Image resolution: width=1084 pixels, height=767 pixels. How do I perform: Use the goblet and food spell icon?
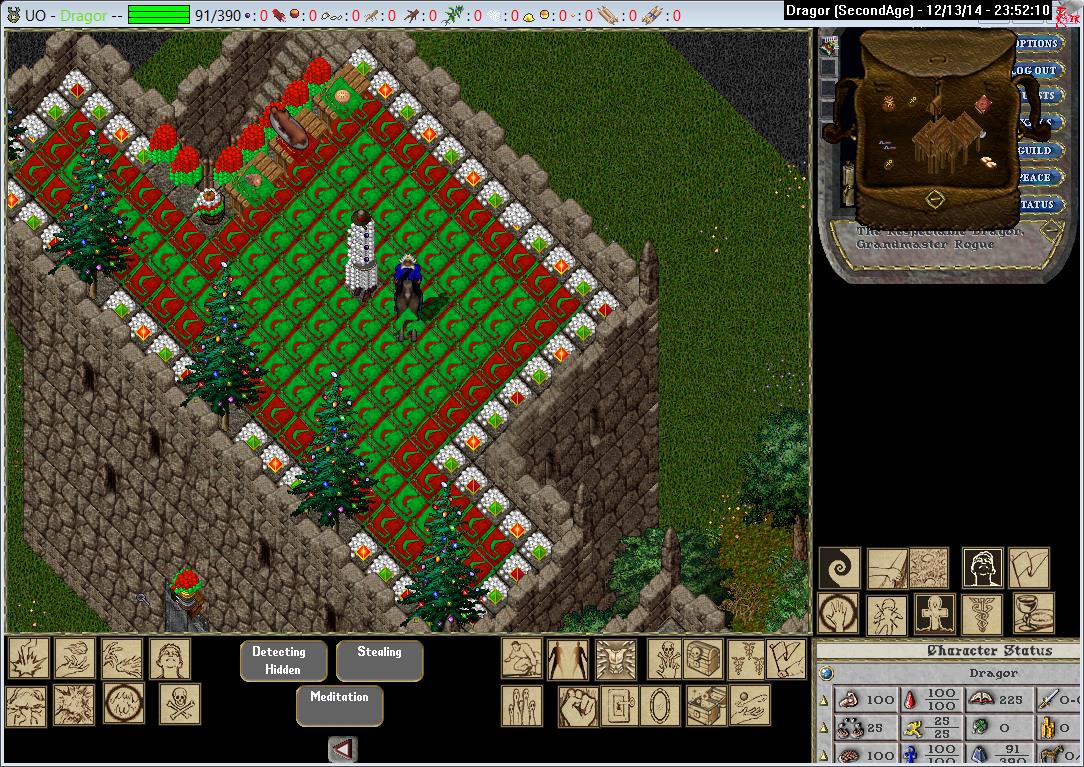(1033, 614)
